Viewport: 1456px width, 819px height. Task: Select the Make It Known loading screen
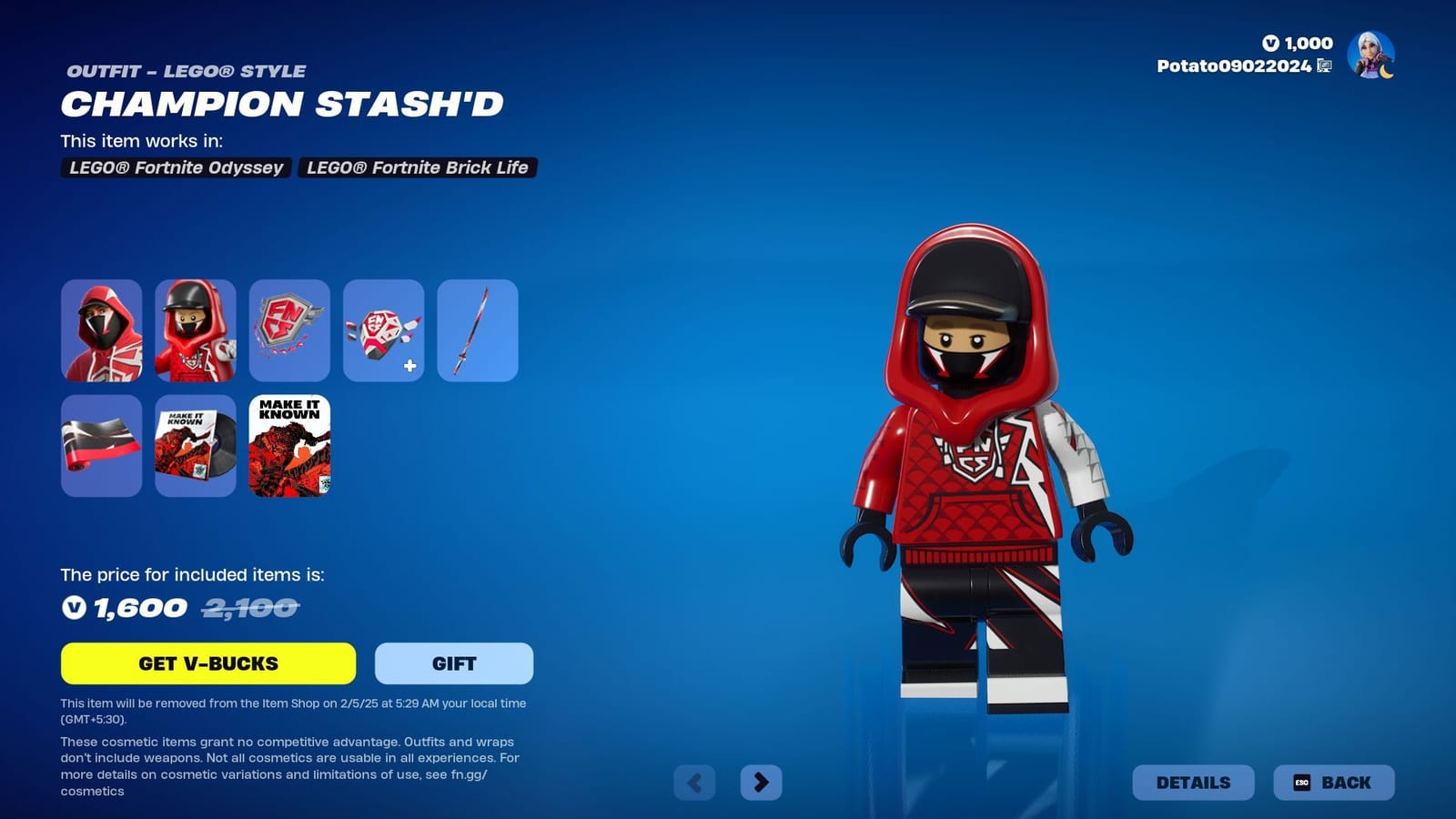point(289,444)
